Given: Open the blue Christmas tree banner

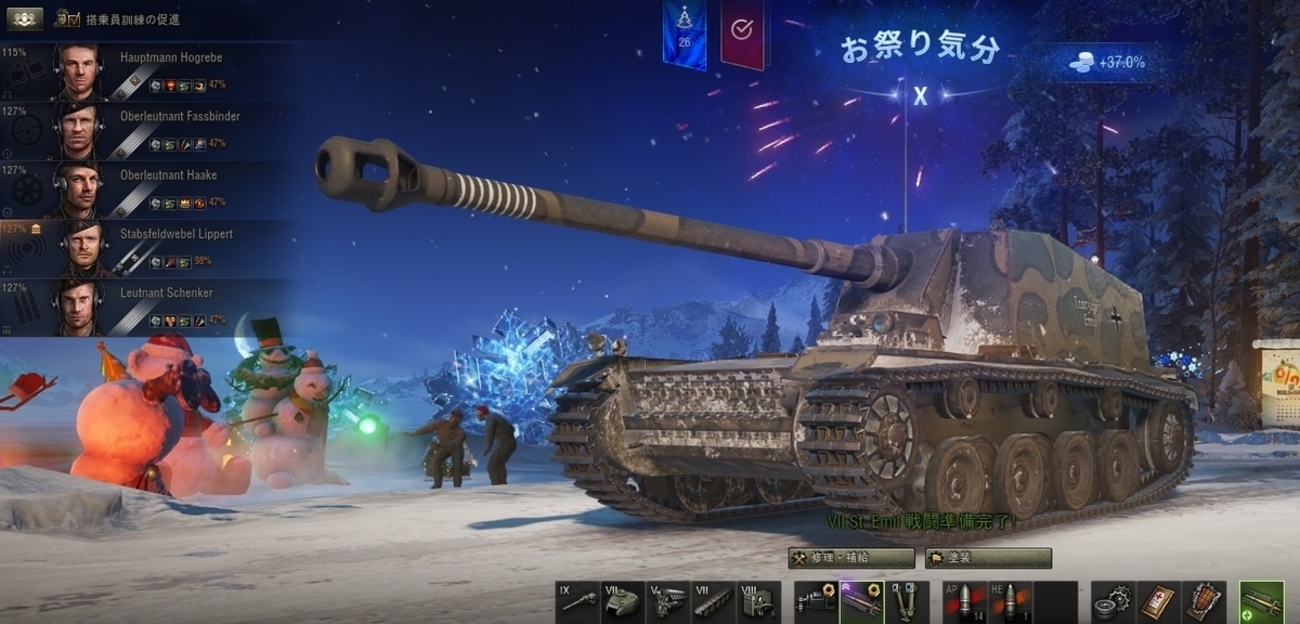Looking at the screenshot, I should [x=684, y=32].
